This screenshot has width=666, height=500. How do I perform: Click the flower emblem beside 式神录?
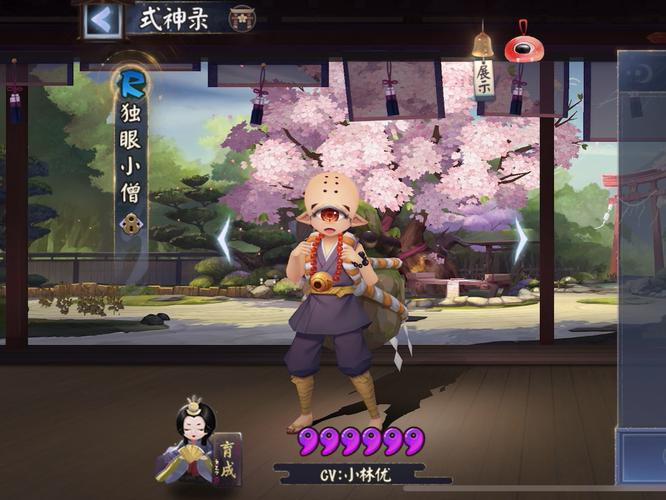pos(241,19)
